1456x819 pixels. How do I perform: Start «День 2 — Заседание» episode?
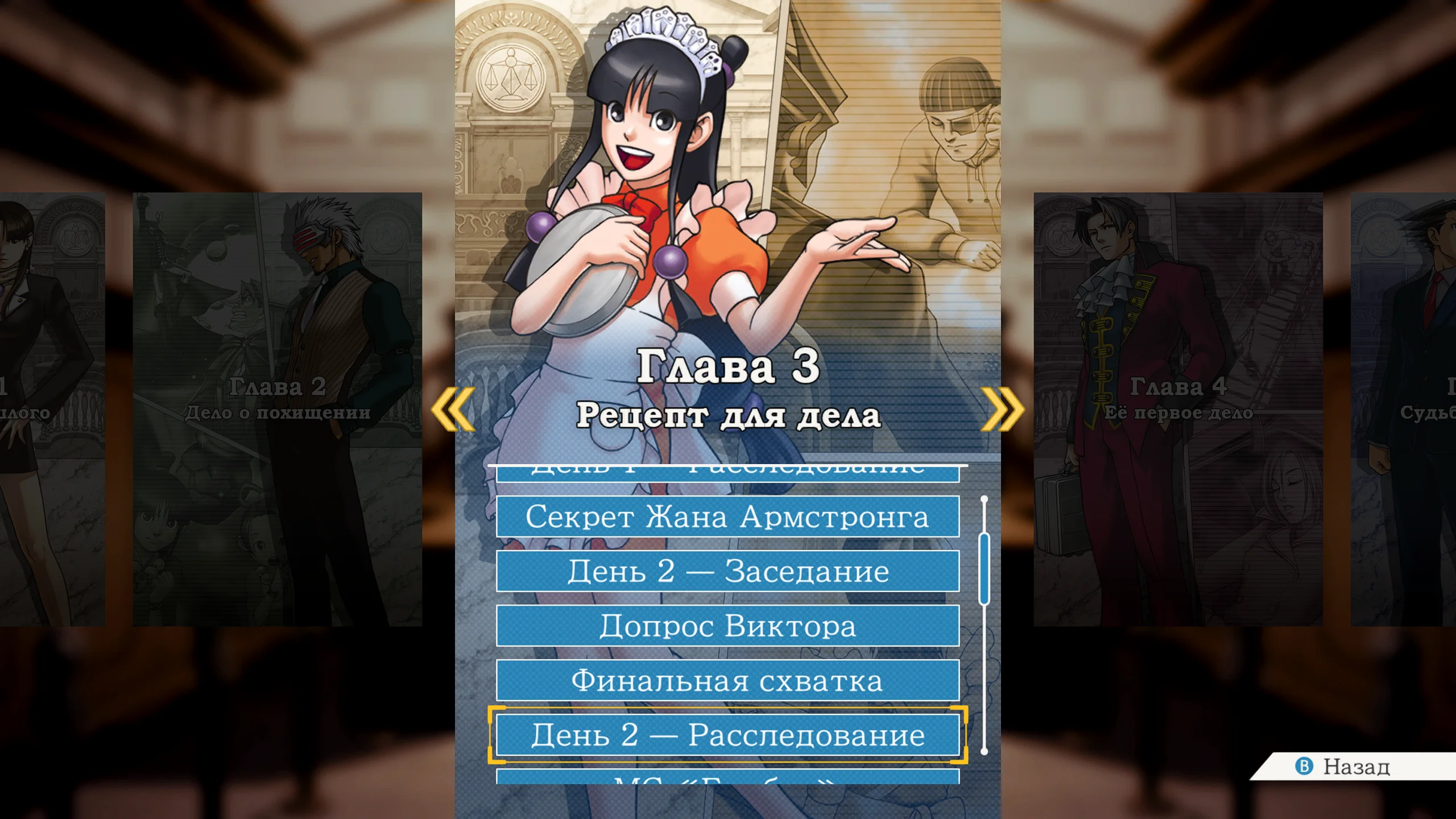click(x=728, y=570)
